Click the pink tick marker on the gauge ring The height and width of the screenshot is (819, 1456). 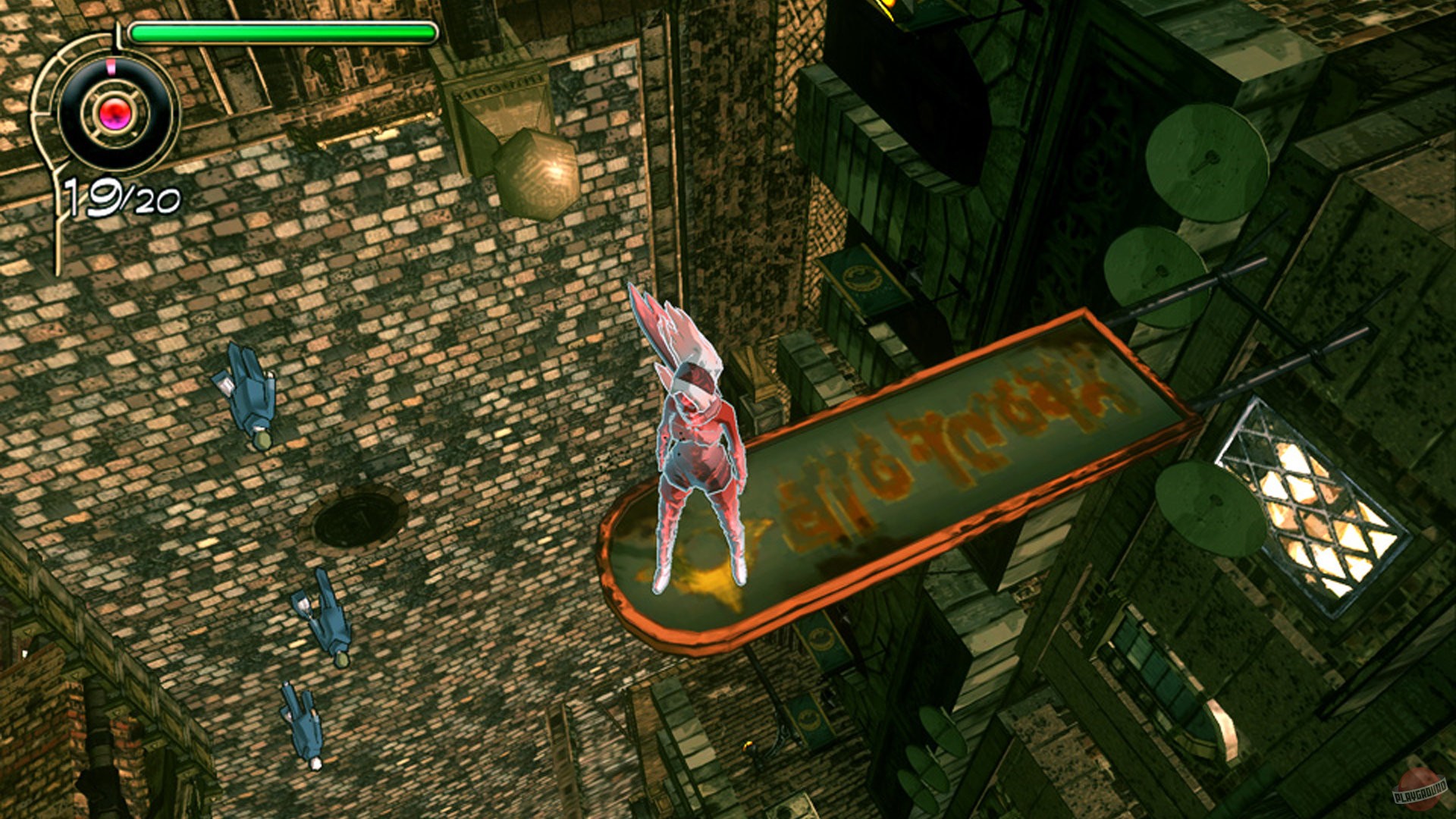(111, 64)
